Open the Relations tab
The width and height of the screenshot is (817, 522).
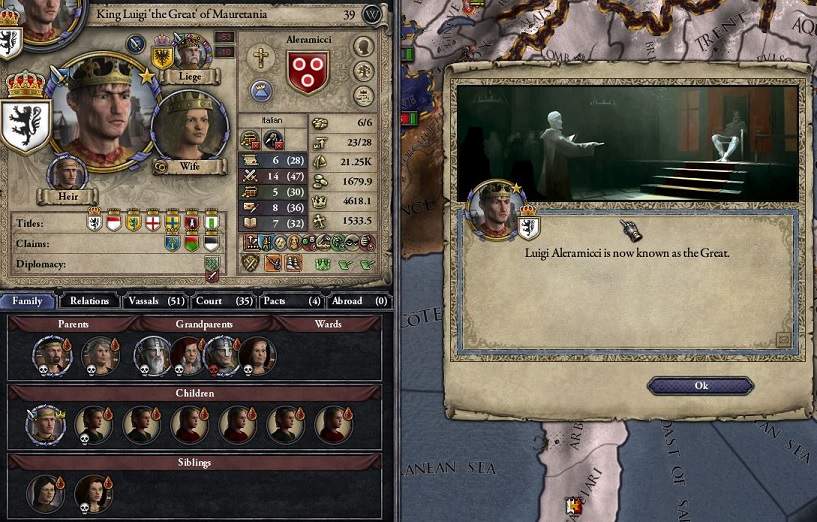(x=89, y=300)
